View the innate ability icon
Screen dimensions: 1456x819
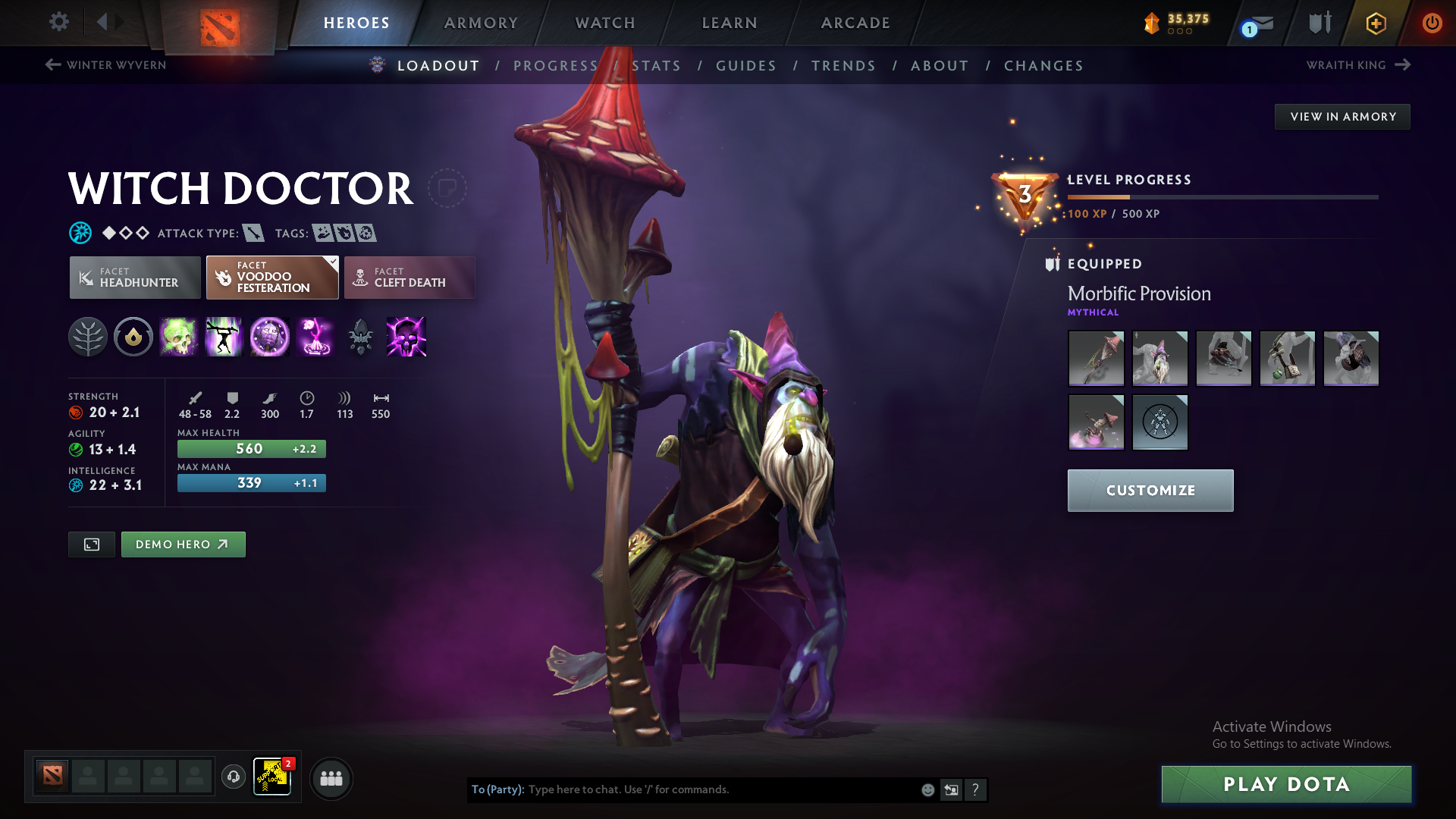(133, 337)
